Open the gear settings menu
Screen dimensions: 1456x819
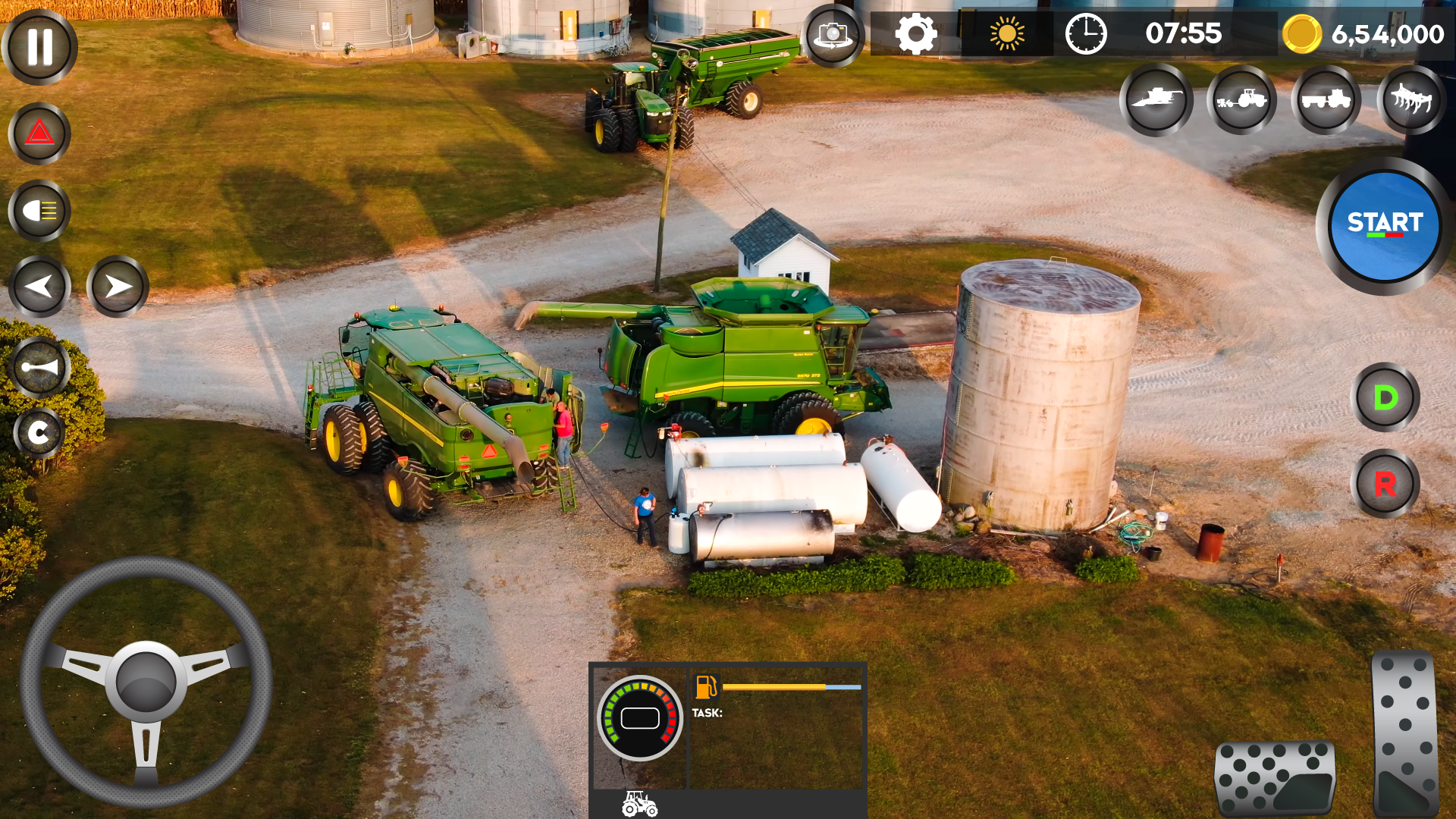click(x=915, y=34)
